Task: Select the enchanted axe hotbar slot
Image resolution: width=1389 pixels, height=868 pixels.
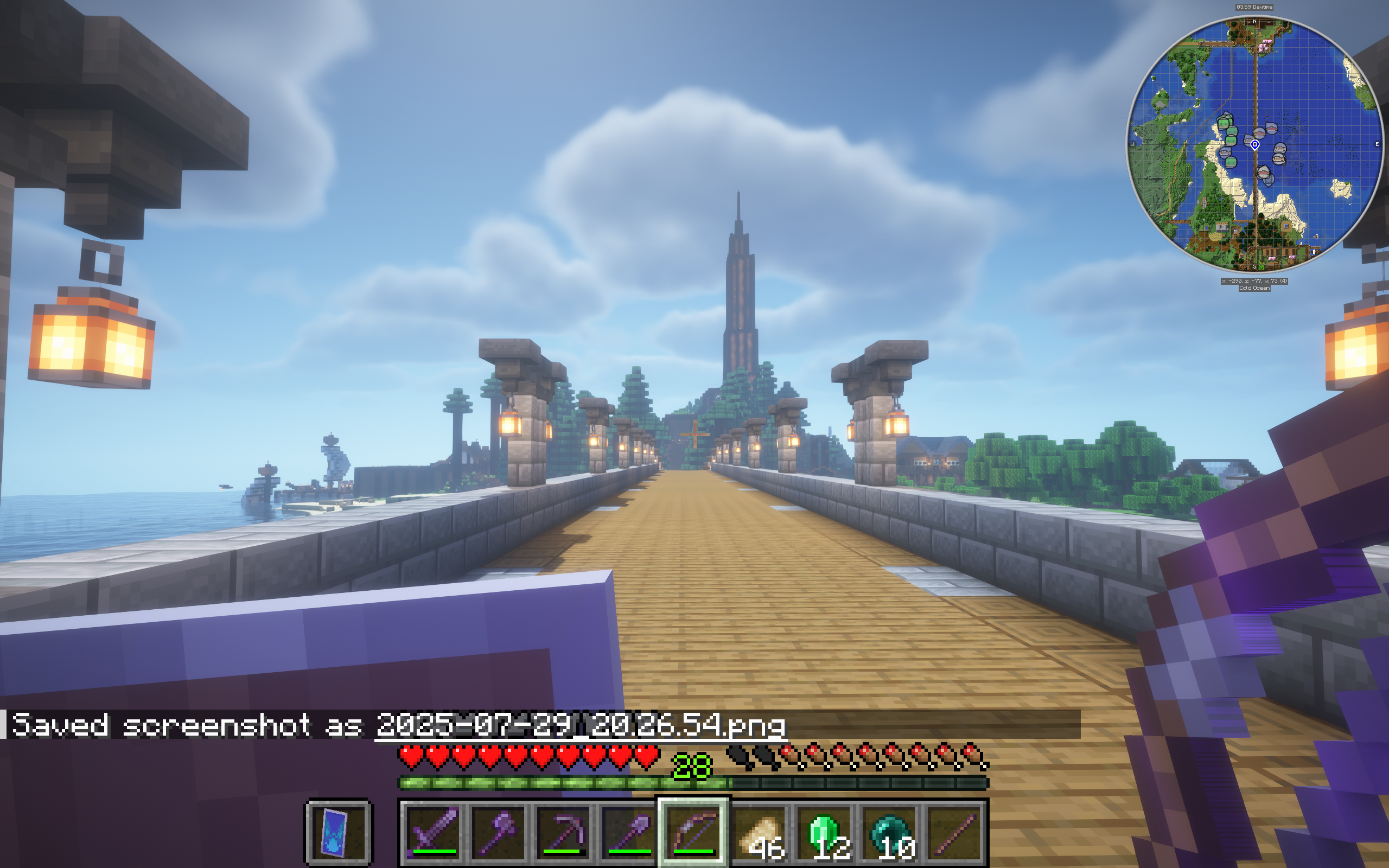Action: [499, 831]
